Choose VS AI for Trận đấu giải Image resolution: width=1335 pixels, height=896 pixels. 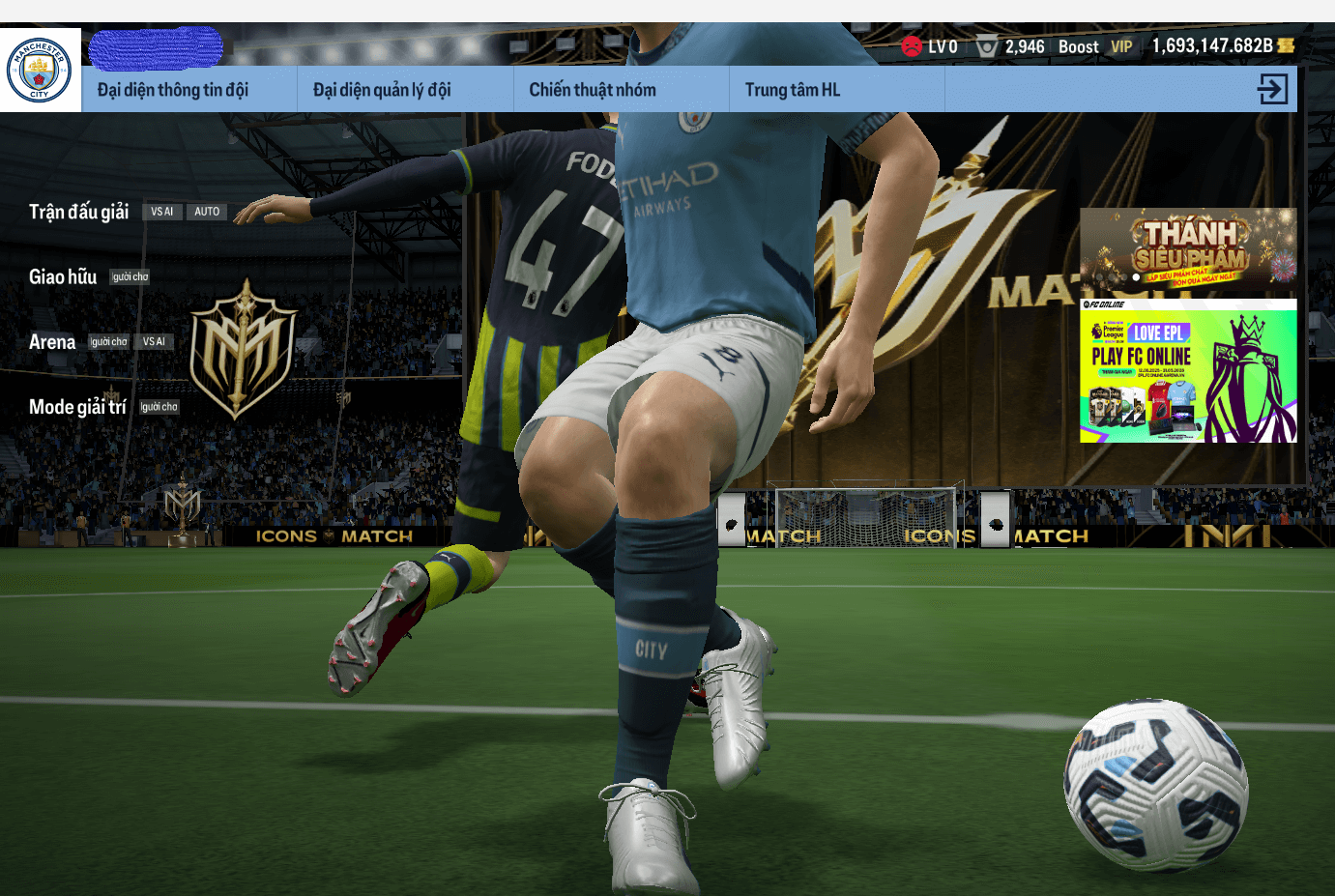click(x=161, y=212)
